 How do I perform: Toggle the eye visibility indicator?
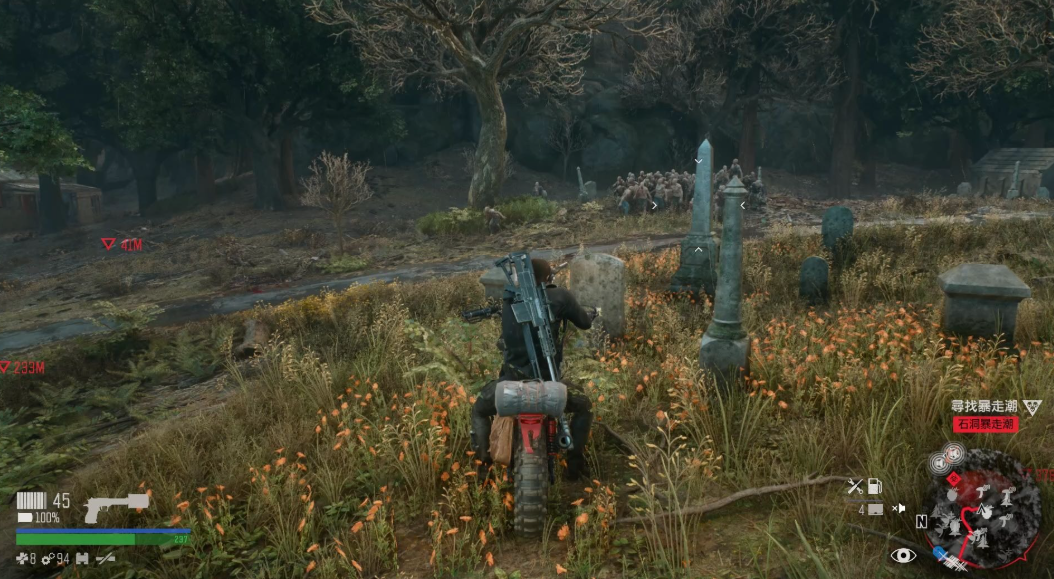[x=903, y=555]
